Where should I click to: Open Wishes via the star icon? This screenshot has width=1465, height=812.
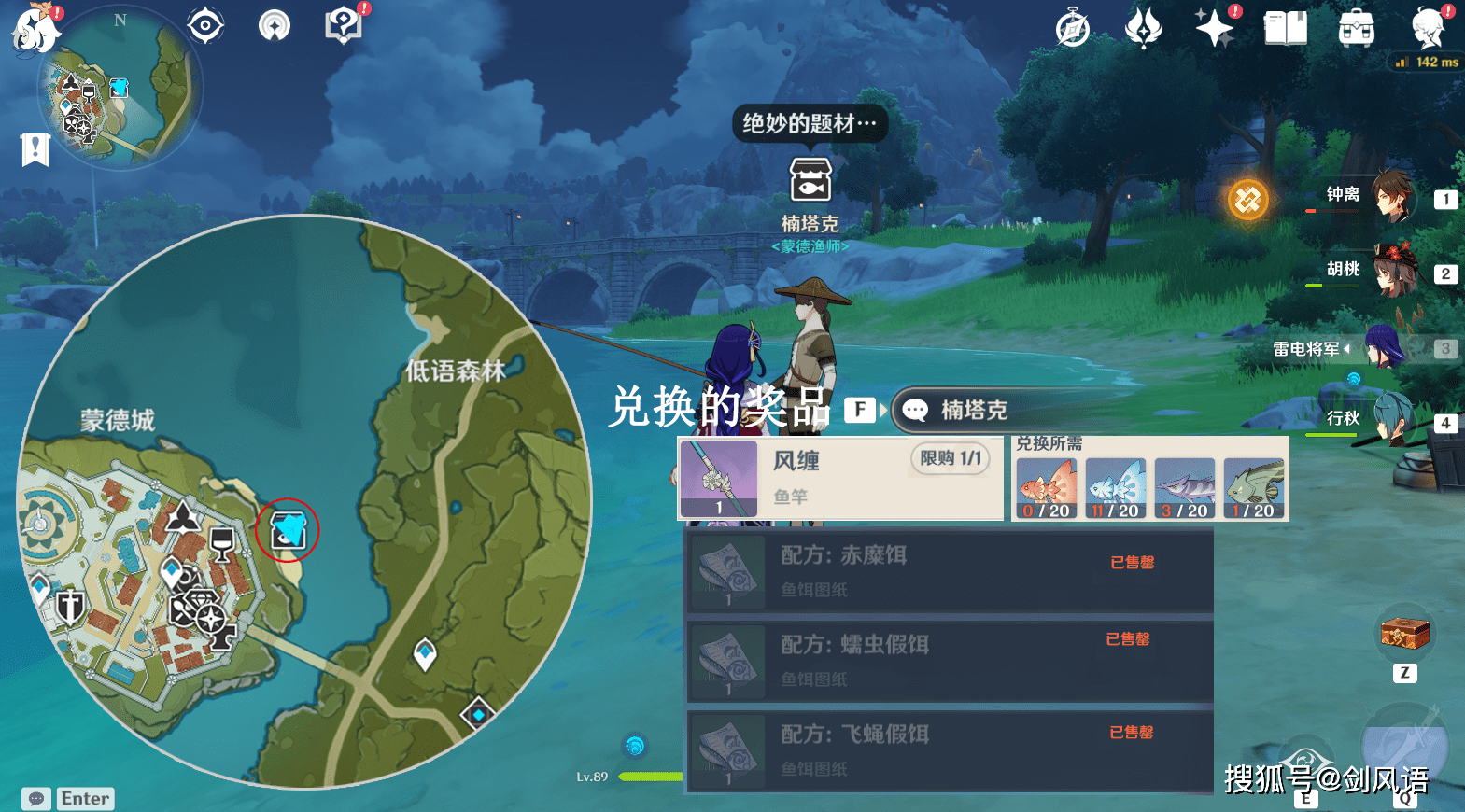pos(1215,27)
